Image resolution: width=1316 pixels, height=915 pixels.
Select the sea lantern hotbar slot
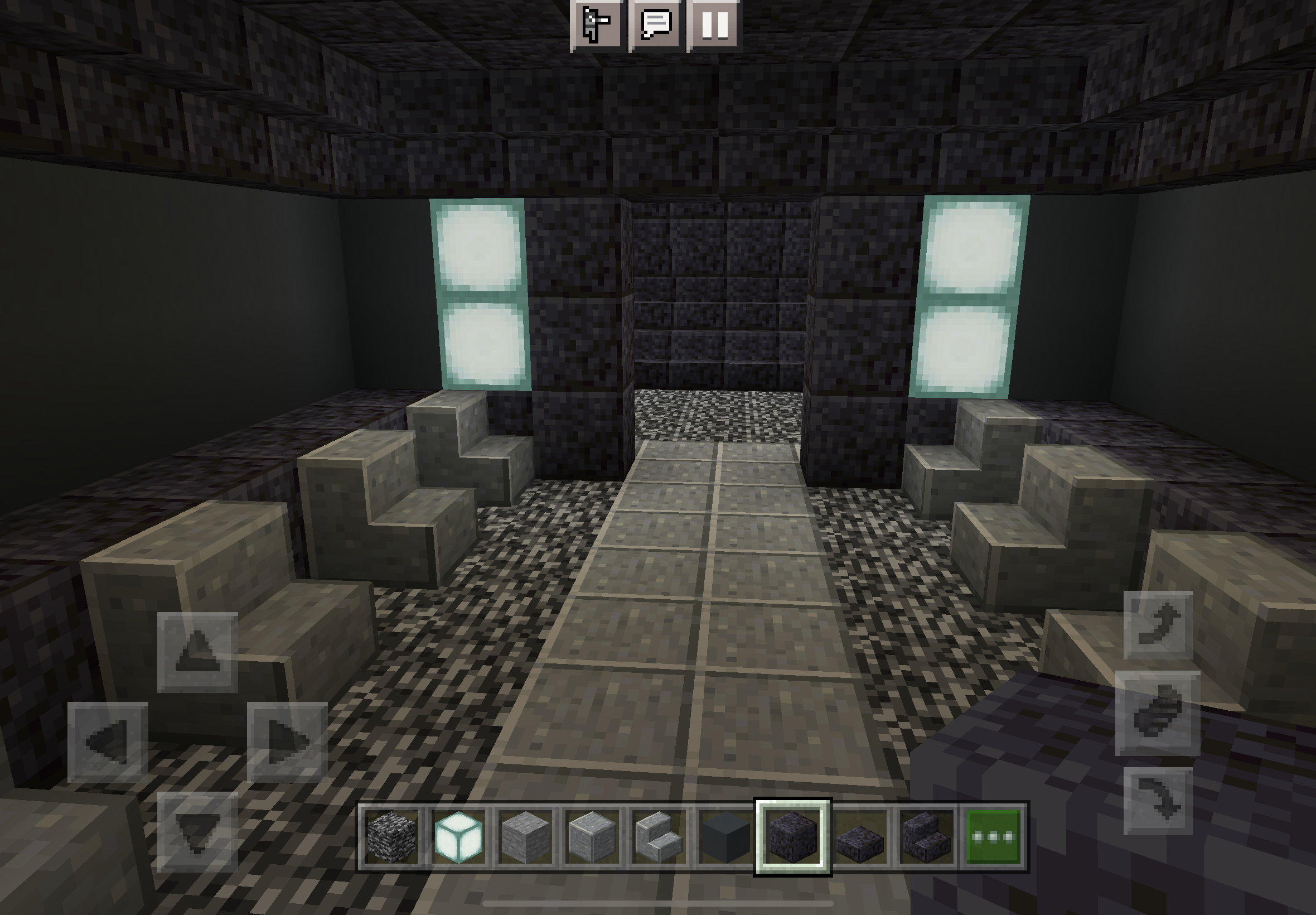point(458,836)
